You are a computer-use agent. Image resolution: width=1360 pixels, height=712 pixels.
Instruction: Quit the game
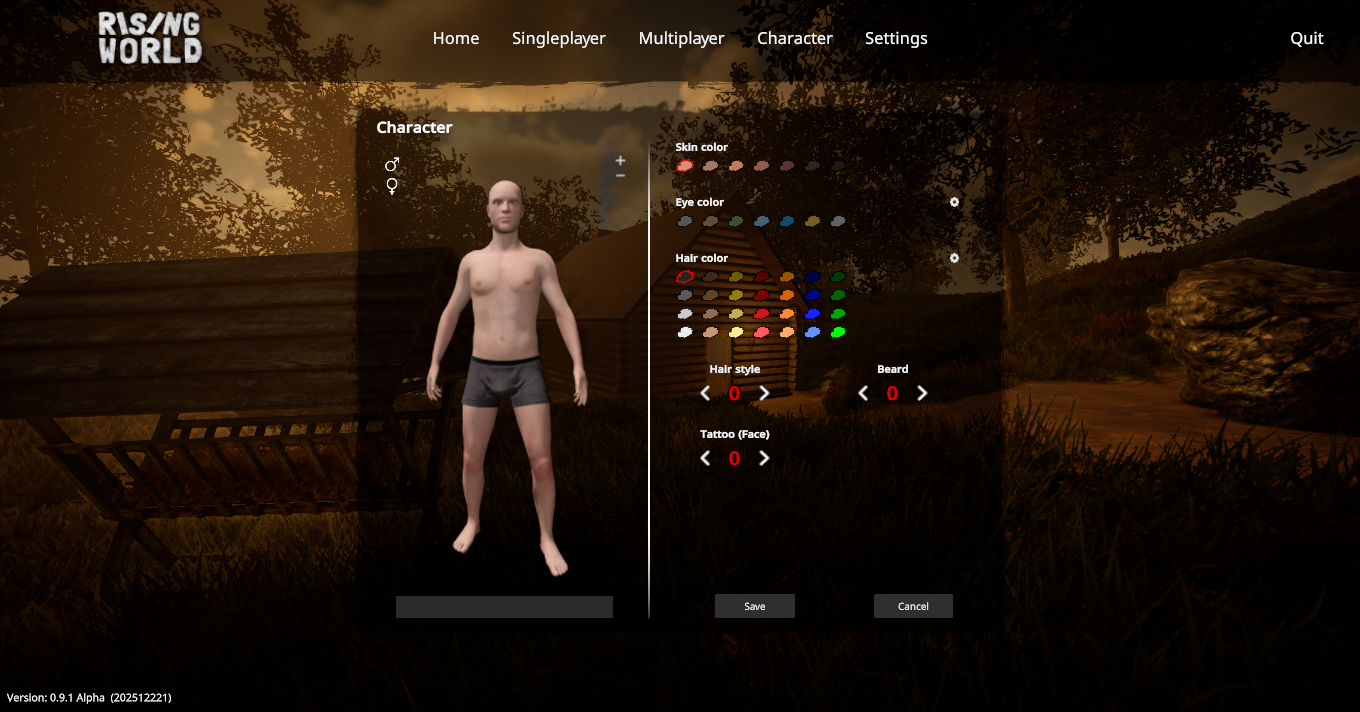1306,38
